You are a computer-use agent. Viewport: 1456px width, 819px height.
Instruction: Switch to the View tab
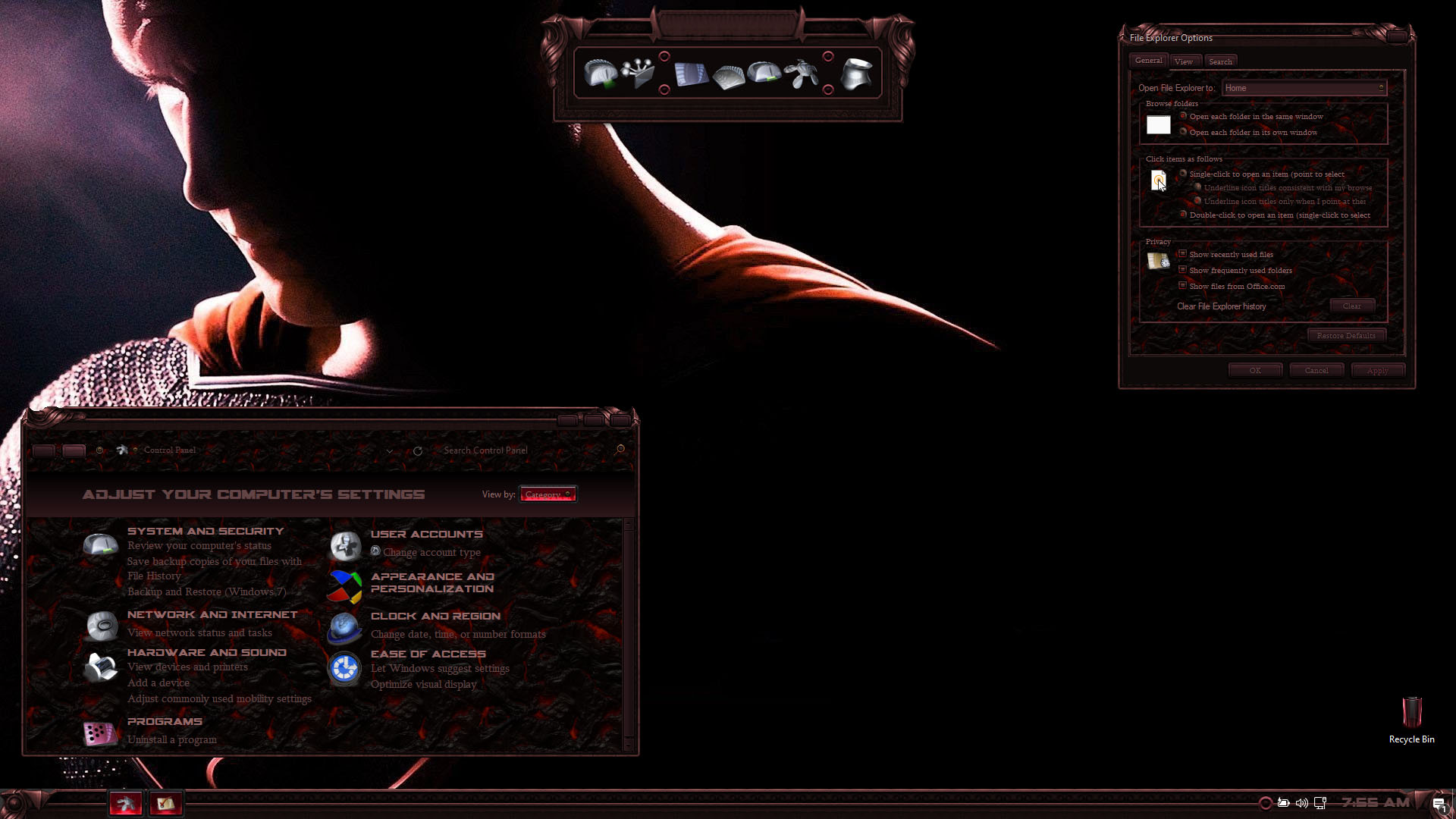point(1183,61)
